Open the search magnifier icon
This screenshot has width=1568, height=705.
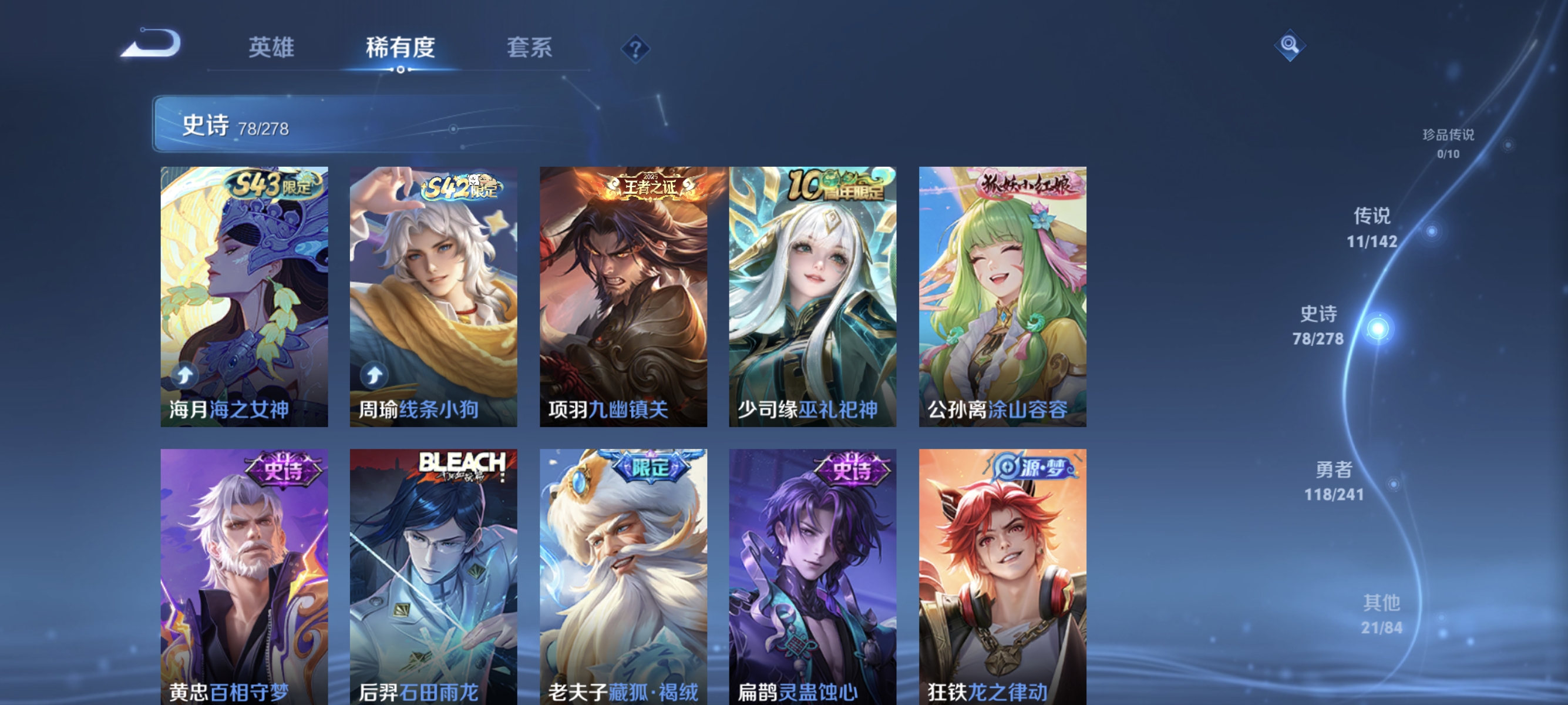point(1290,45)
